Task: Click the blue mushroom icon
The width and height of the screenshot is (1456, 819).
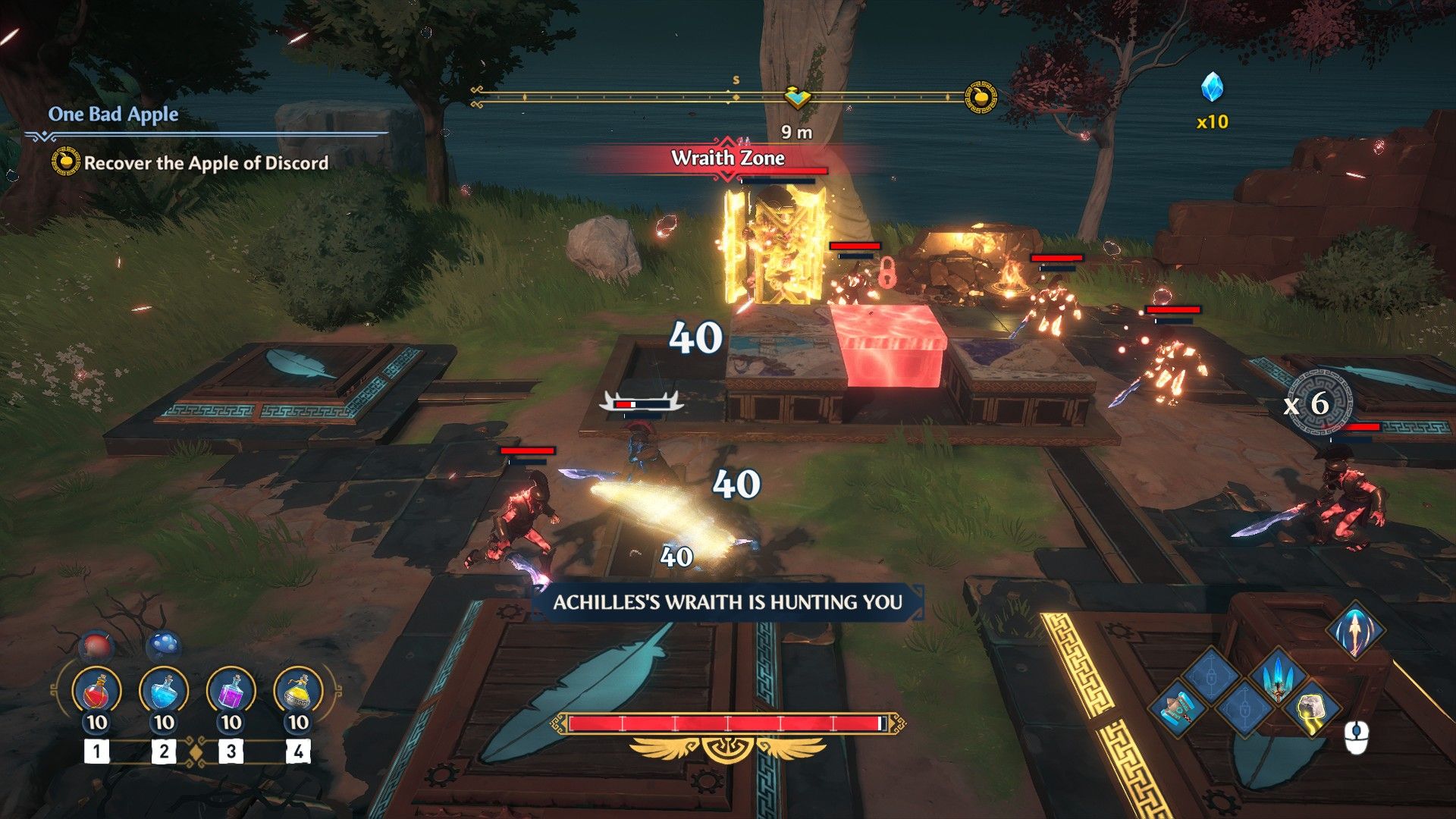Action: coord(163,645)
